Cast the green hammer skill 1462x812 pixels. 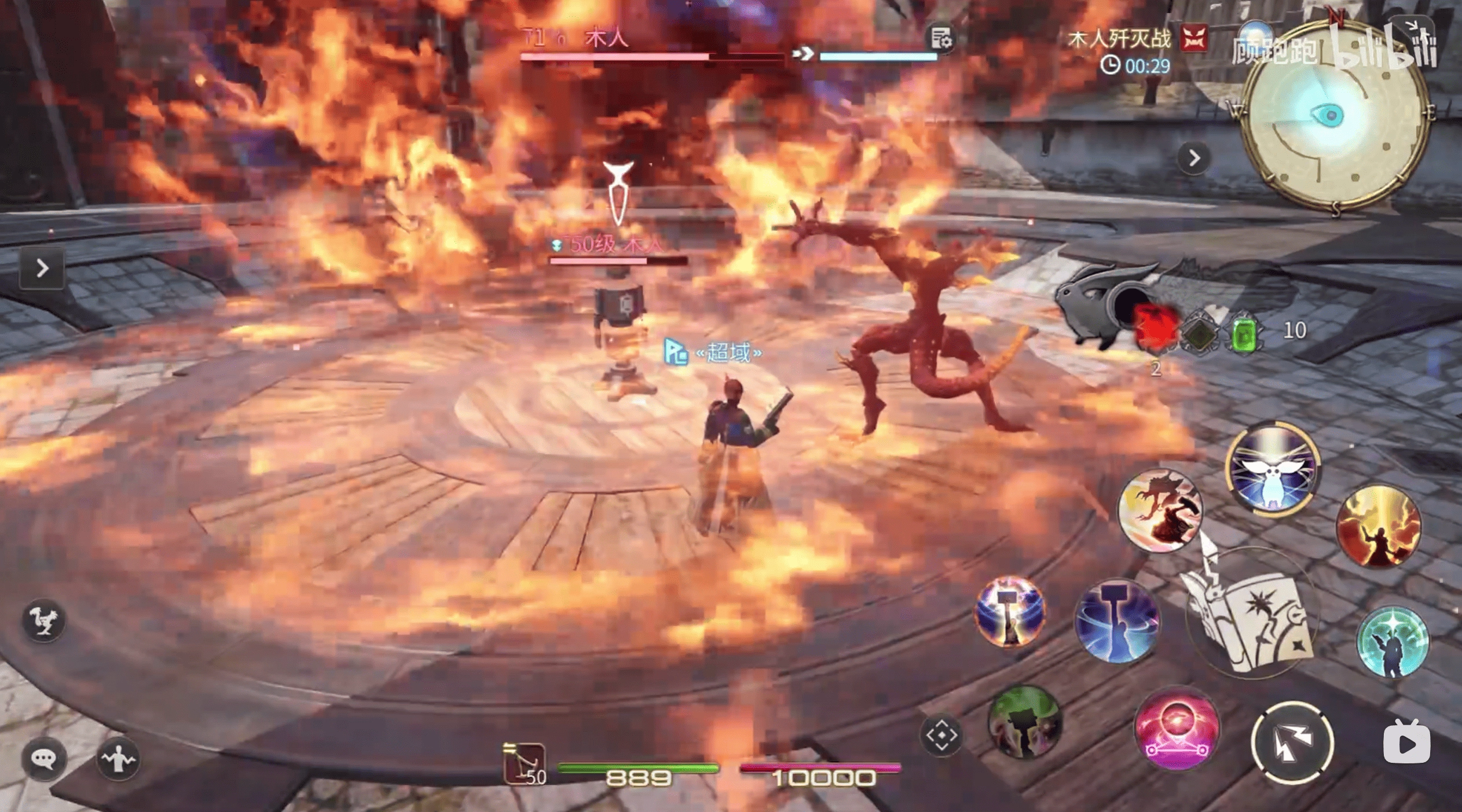[x=1025, y=721]
